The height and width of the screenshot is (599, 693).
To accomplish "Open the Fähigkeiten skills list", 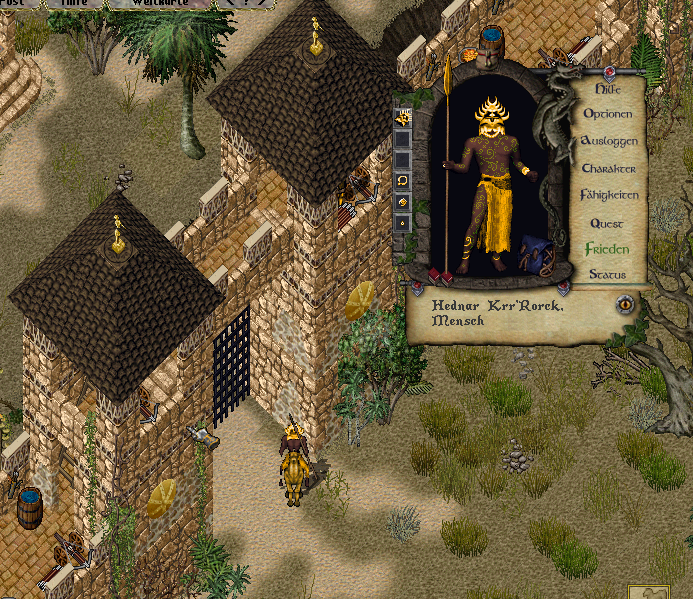I will (x=608, y=195).
